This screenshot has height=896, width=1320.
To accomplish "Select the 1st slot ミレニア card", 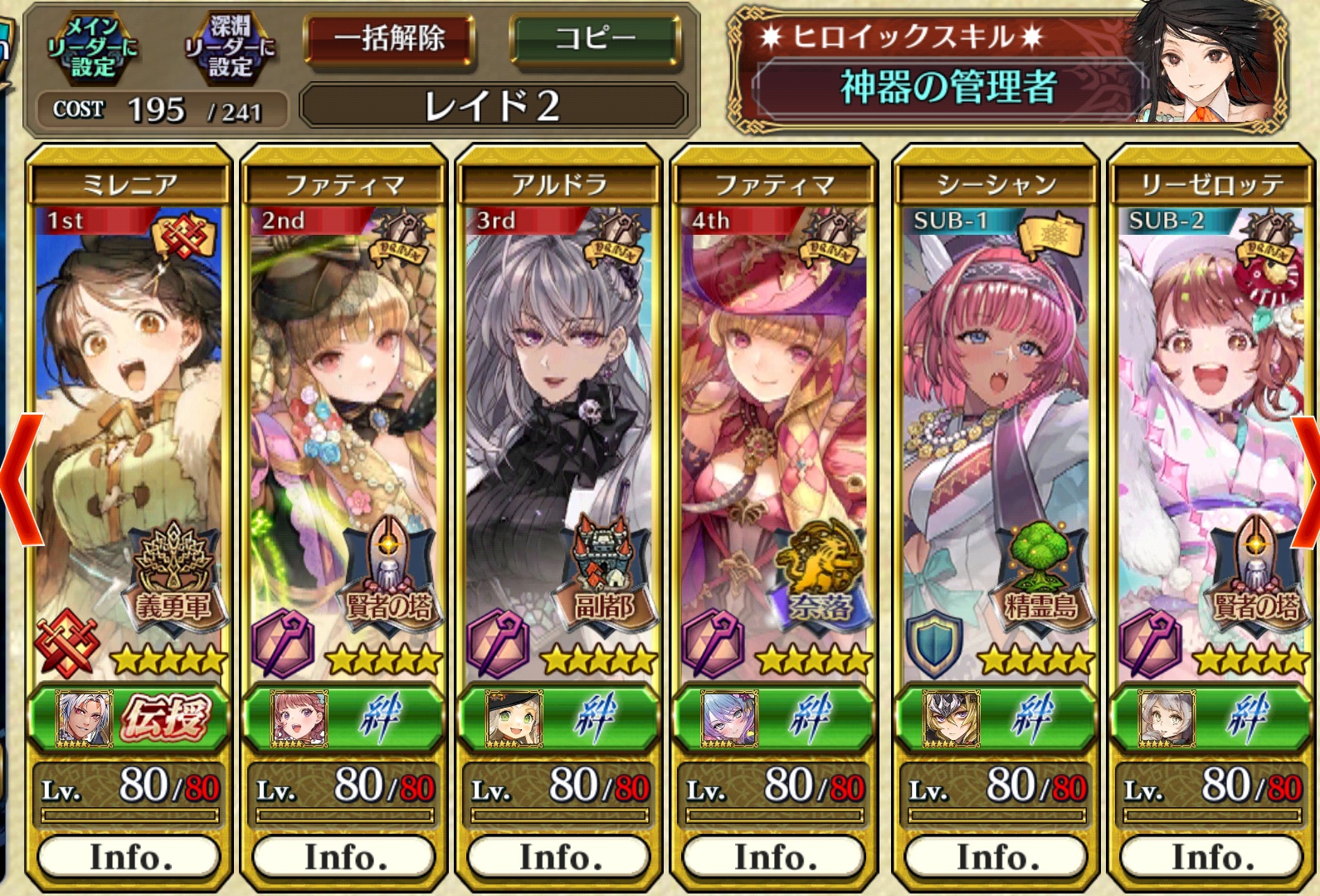I will click(129, 431).
